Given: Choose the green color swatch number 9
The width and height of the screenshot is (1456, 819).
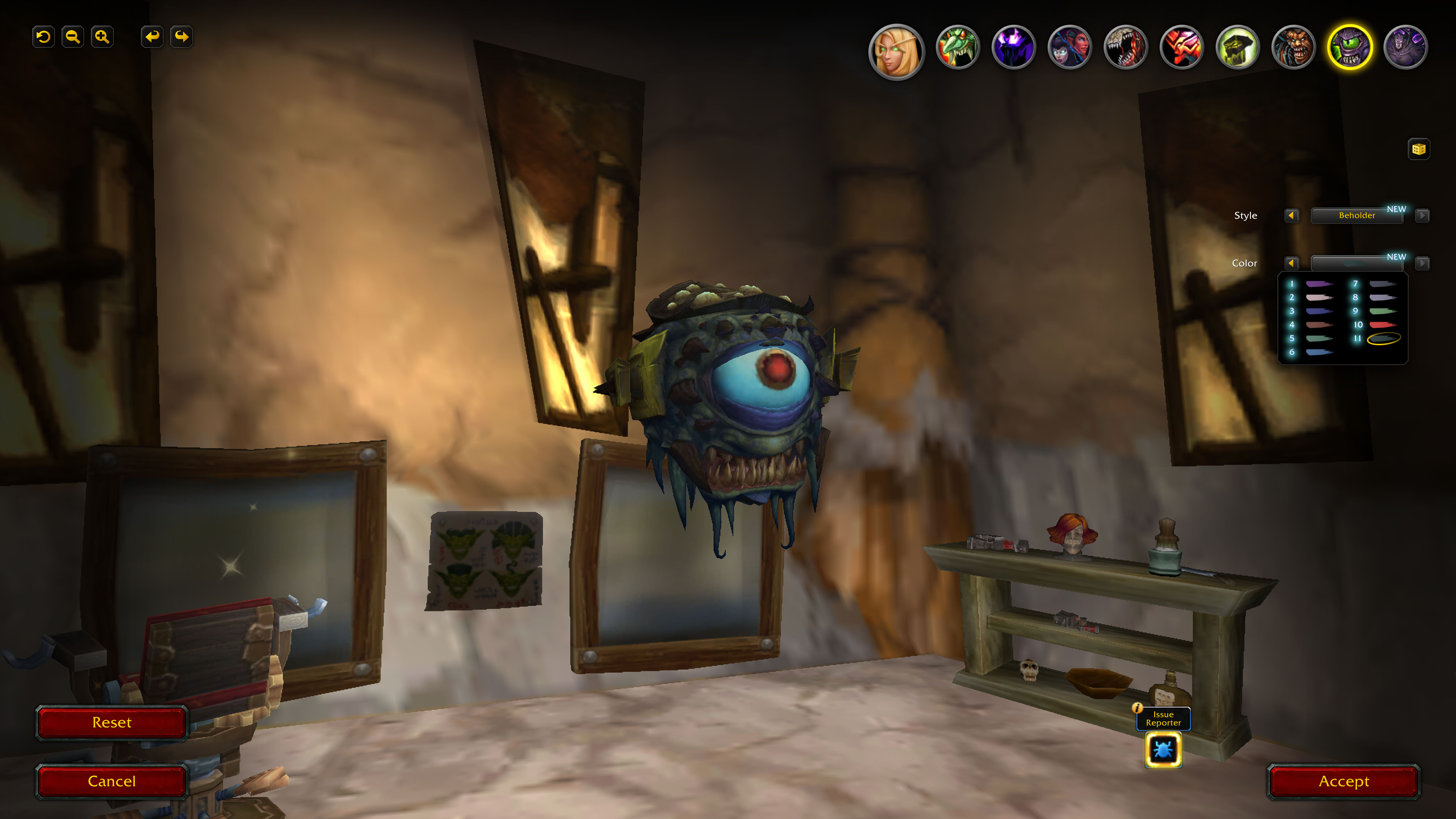Looking at the screenshot, I should pyautogui.click(x=1382, y=311).
